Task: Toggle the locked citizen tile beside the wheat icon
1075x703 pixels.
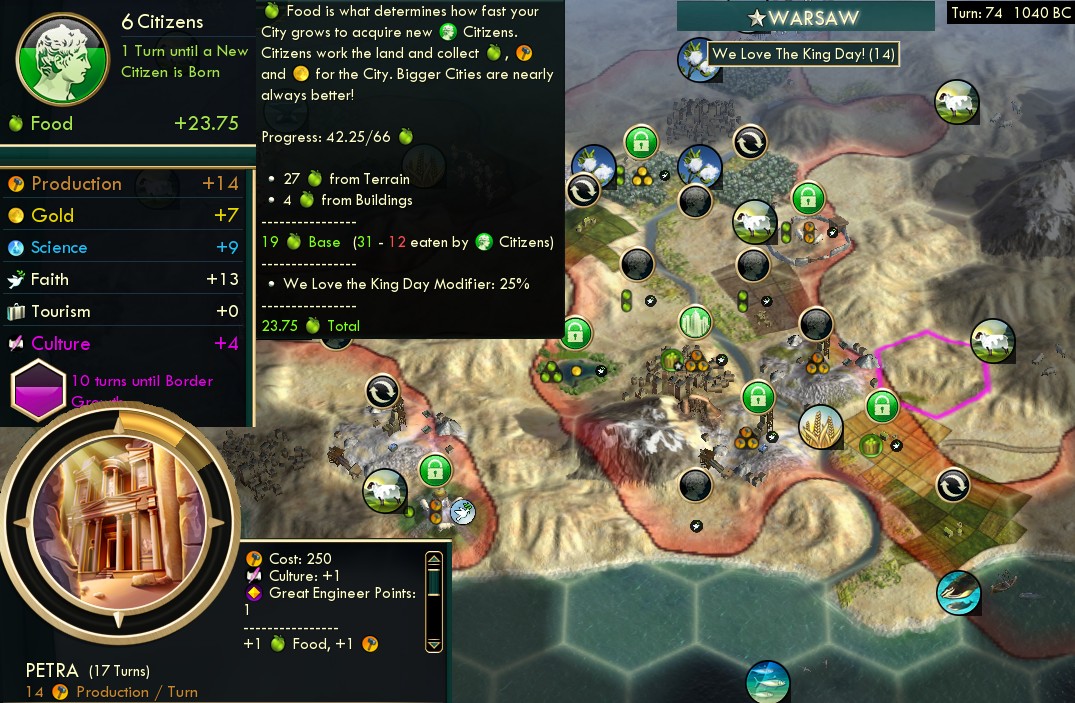Action: (x=880, y=405)
